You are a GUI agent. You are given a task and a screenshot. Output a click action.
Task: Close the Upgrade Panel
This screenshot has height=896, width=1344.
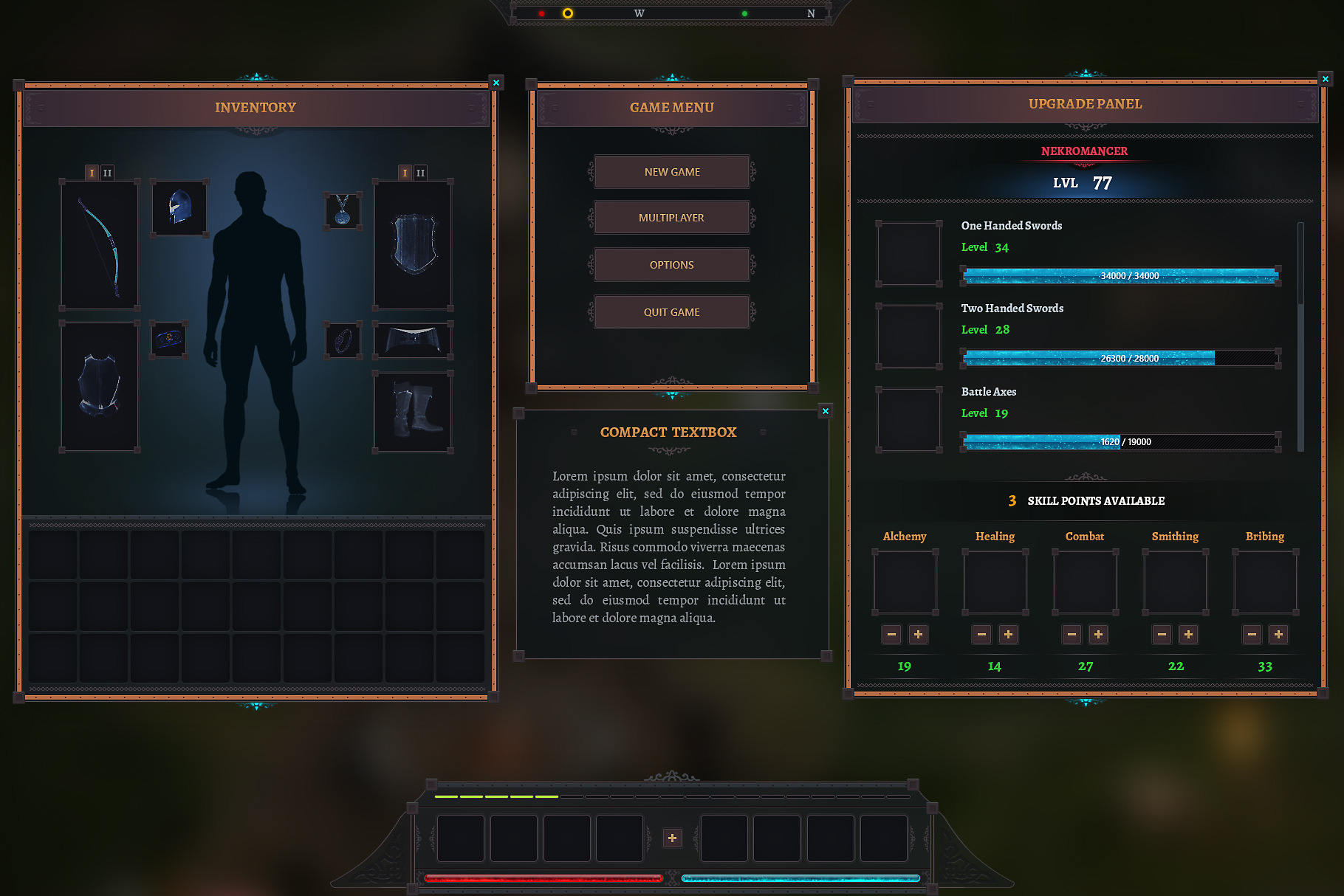(1326, 79)
